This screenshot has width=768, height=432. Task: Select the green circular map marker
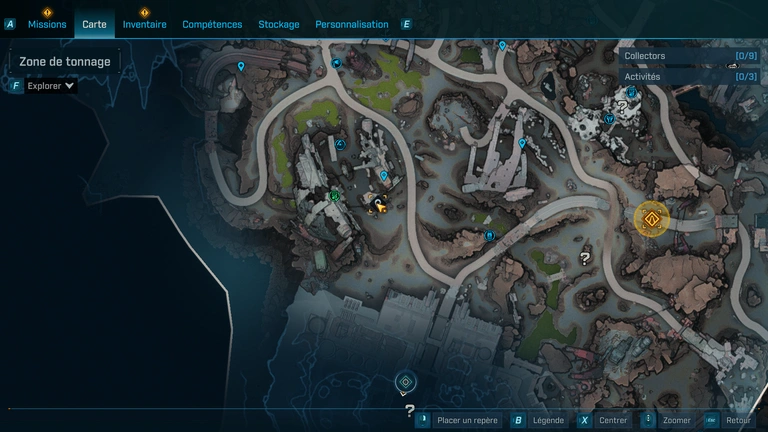pyautogui.click(x=334, y=196)
